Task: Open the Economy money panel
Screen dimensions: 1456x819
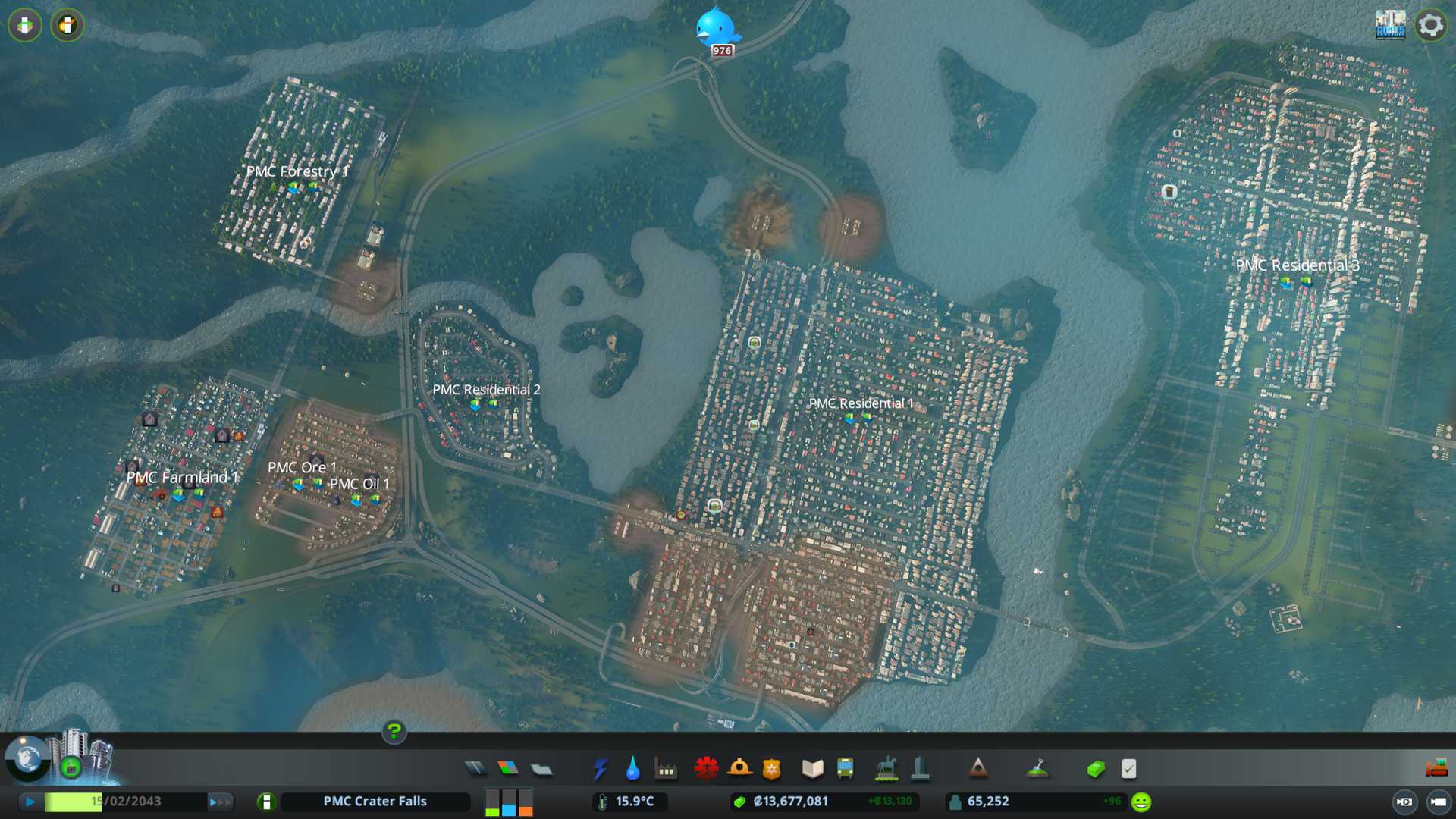Action: [1095, 769]
